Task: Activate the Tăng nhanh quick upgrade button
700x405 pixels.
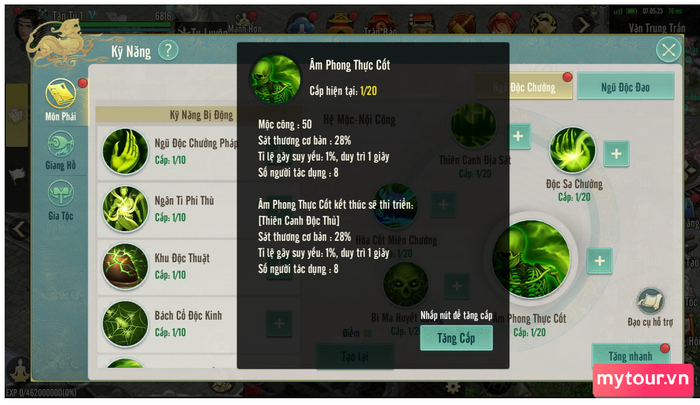Action: pyautogui.click(x=629, y=355)
